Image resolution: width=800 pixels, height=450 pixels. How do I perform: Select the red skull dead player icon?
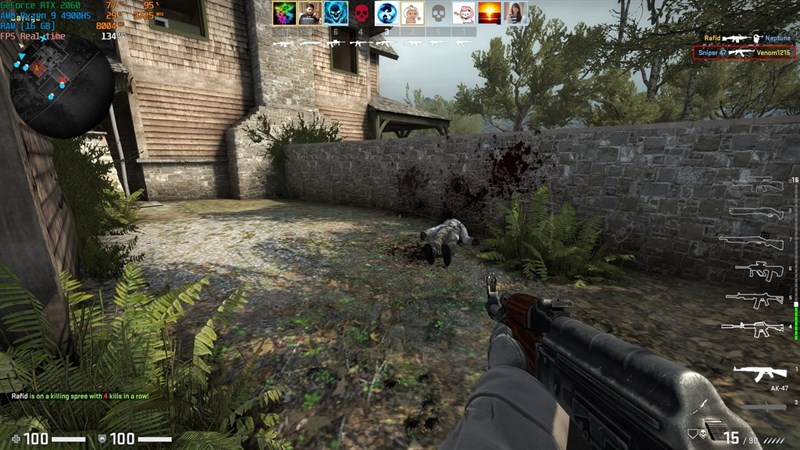[x=361, y=14]
